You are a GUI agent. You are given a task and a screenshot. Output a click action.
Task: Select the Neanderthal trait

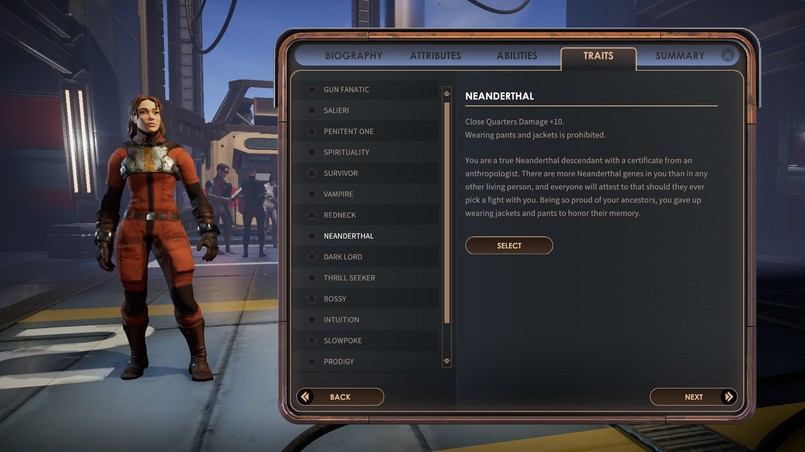coord(509,245)
